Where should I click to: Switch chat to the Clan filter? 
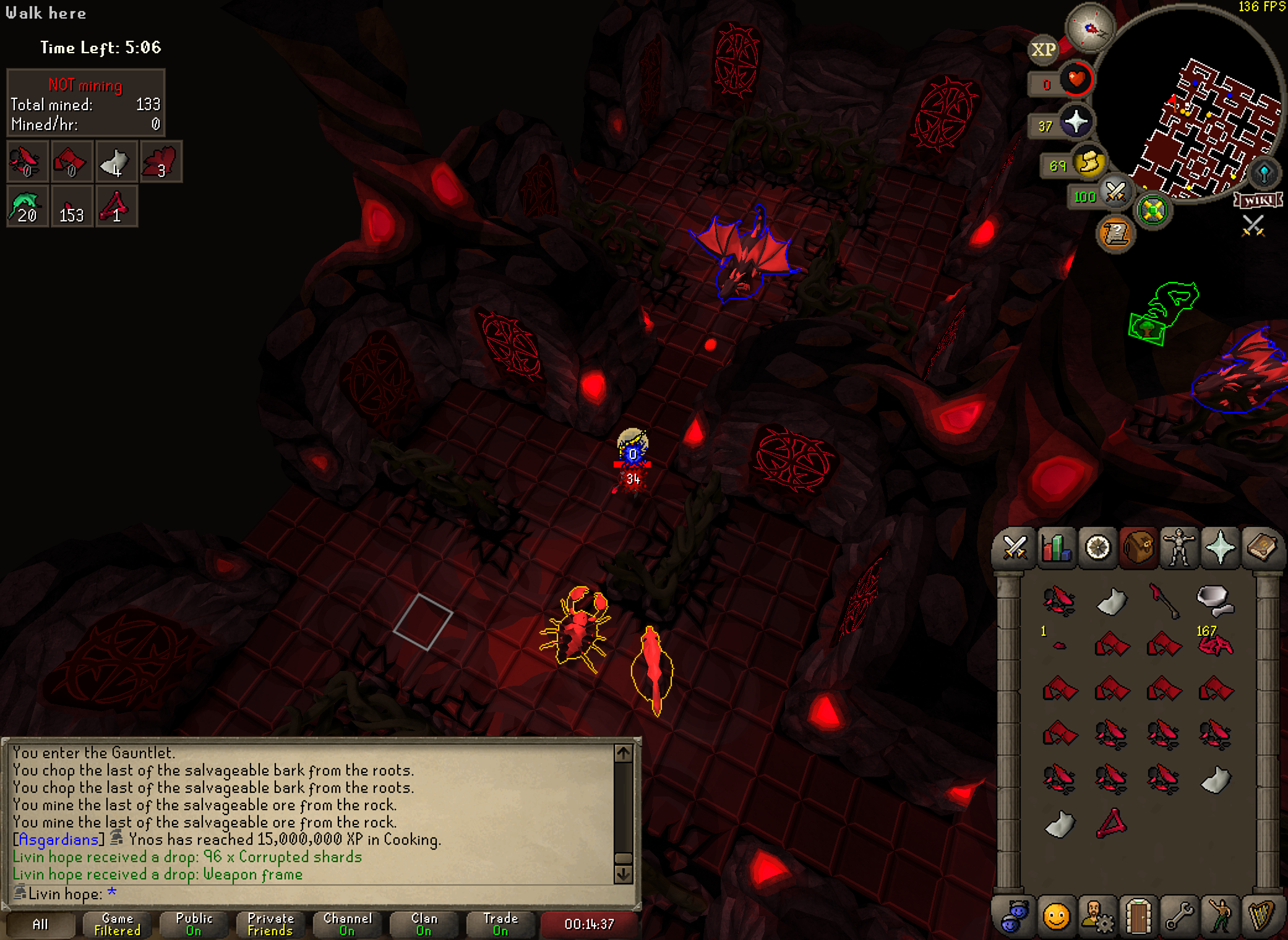424,925
